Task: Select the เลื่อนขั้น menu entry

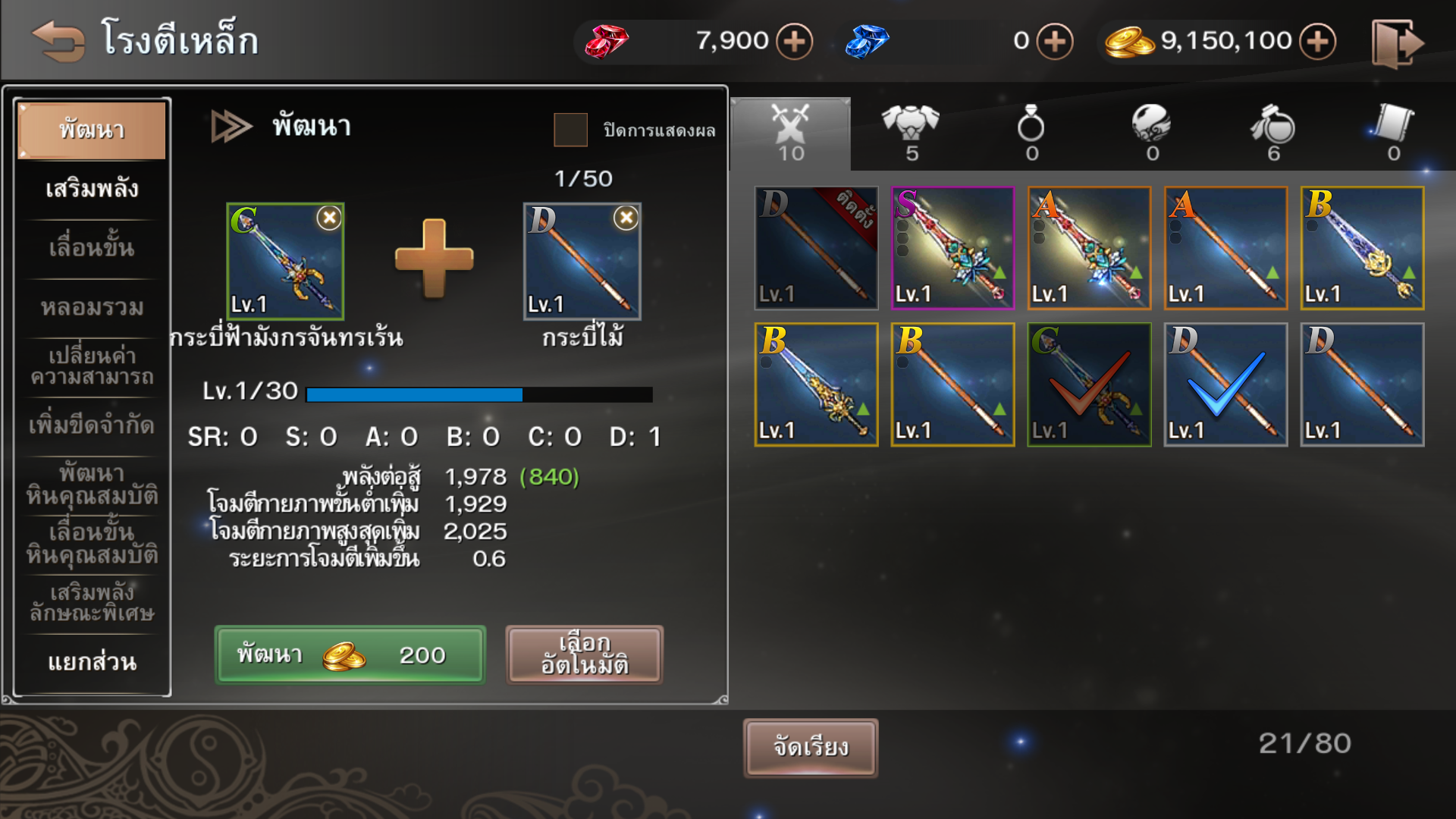Action: tap(92, 248)
